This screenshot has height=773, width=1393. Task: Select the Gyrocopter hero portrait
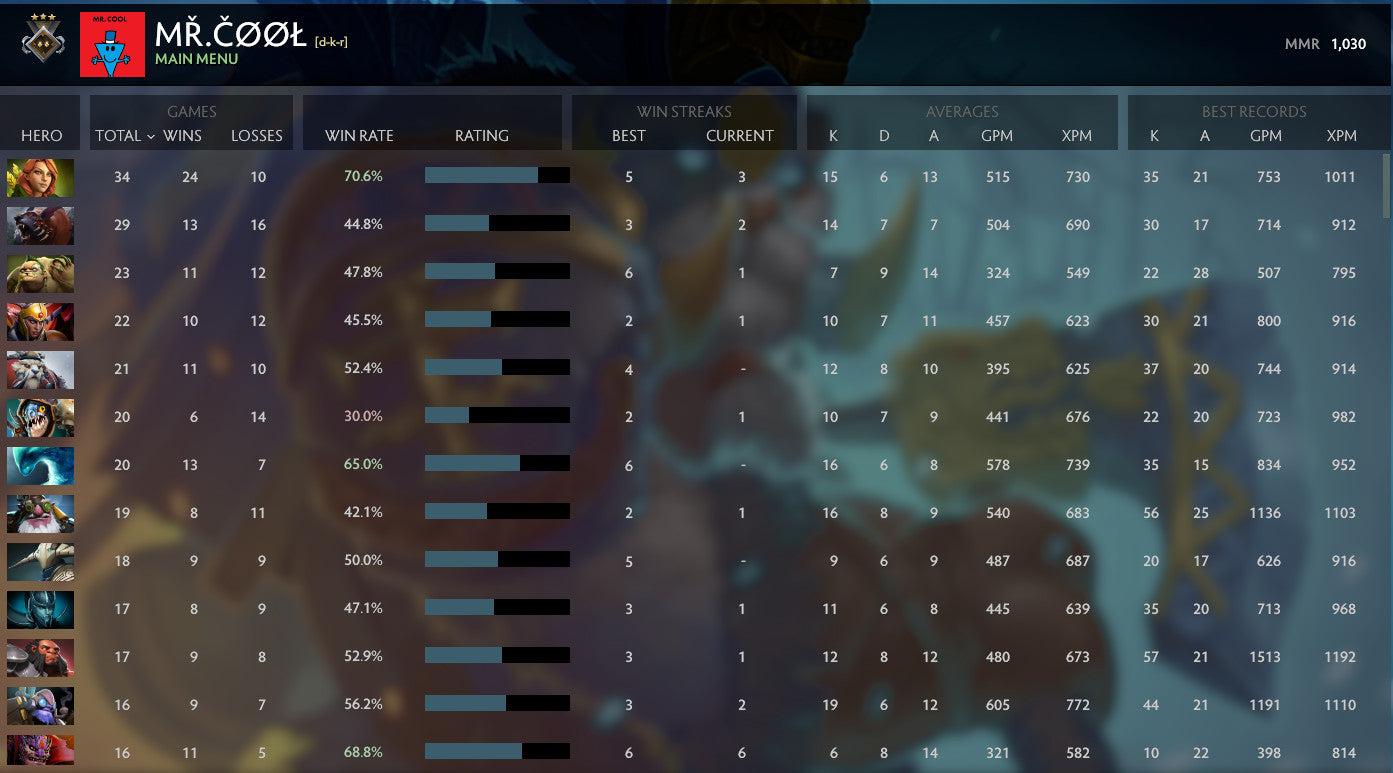click(x=40, y=705)
